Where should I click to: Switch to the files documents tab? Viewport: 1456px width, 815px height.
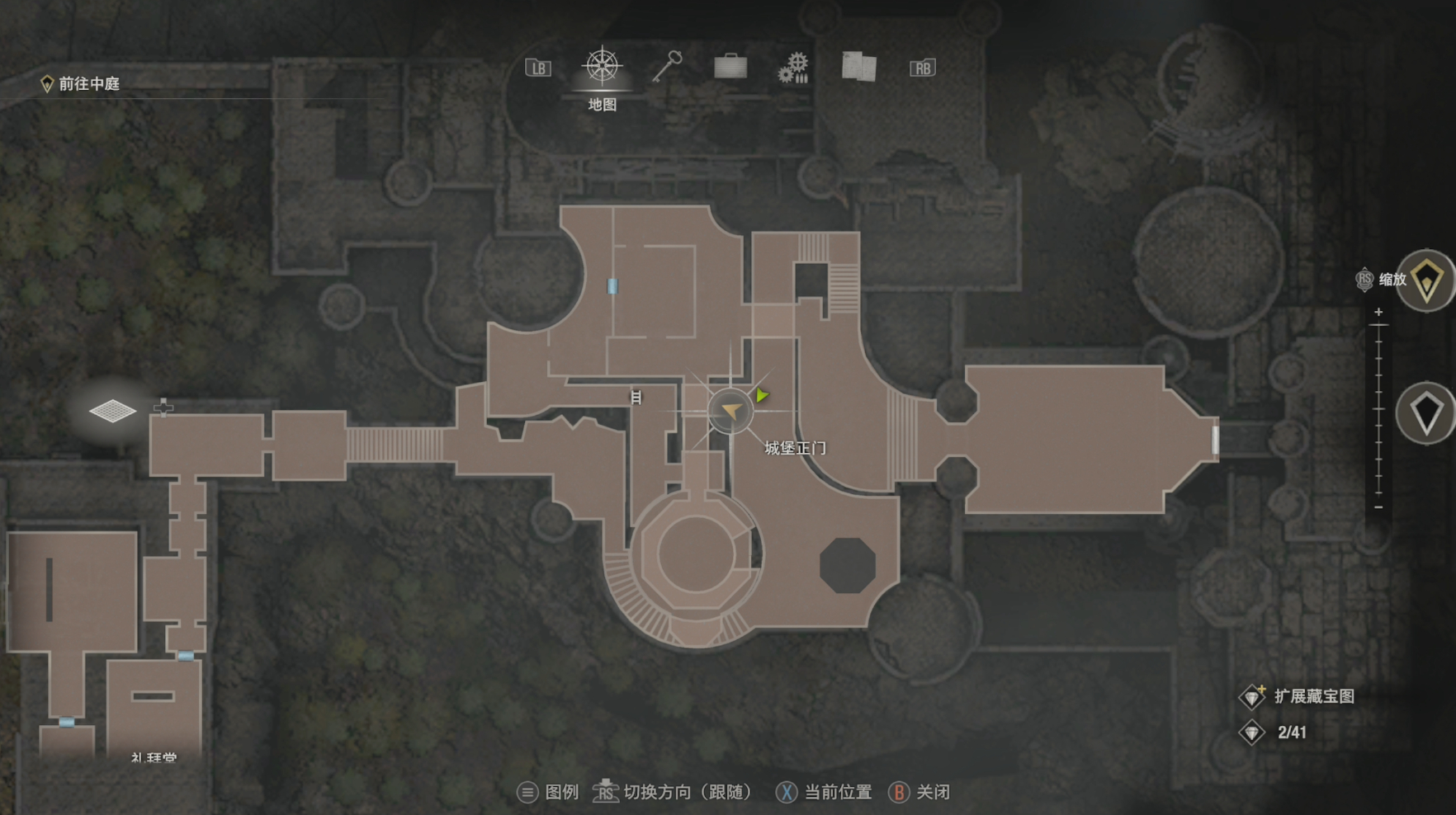point(858,67)
